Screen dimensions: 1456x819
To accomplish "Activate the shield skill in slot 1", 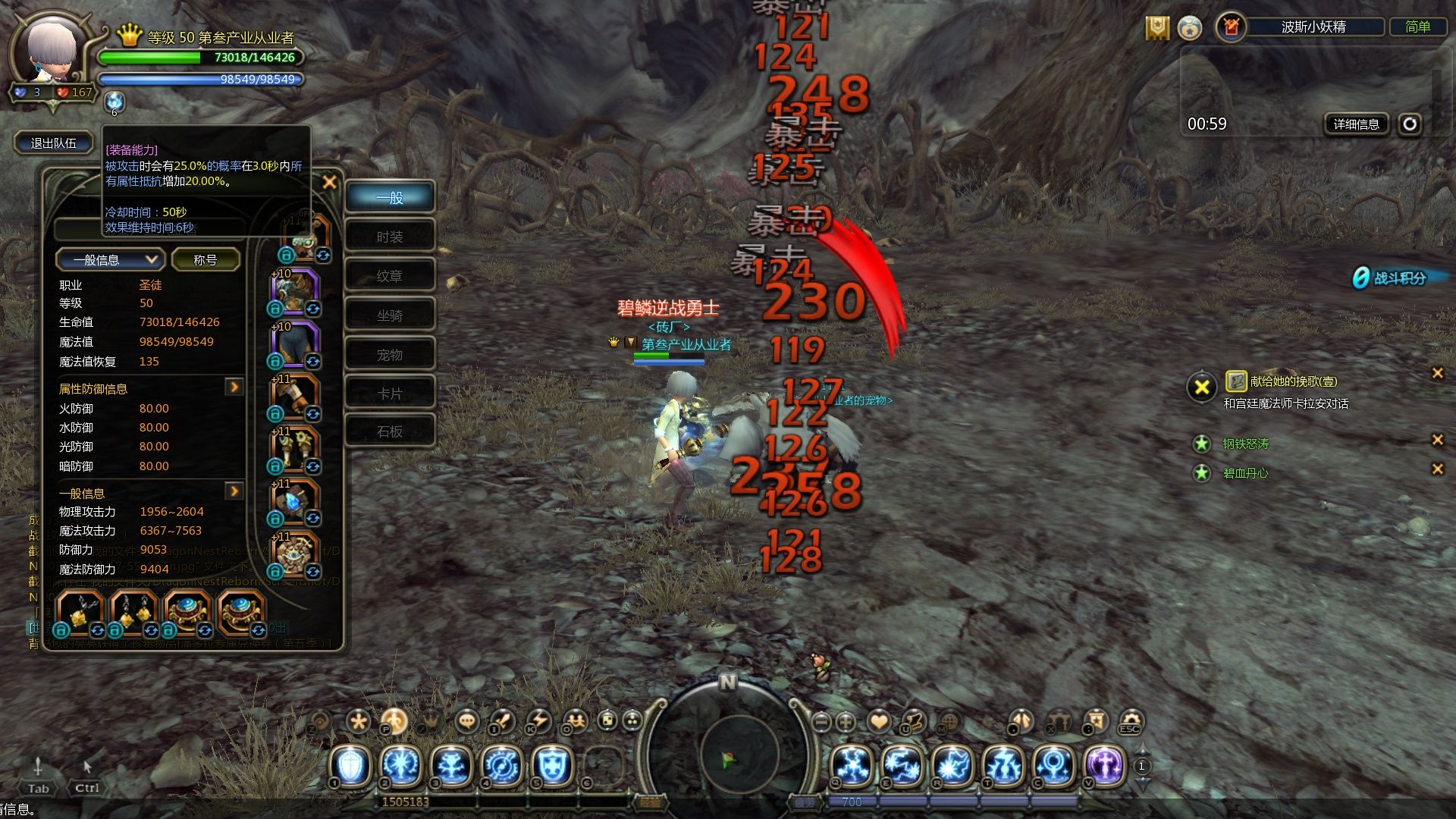I will [x=350, y=765].
